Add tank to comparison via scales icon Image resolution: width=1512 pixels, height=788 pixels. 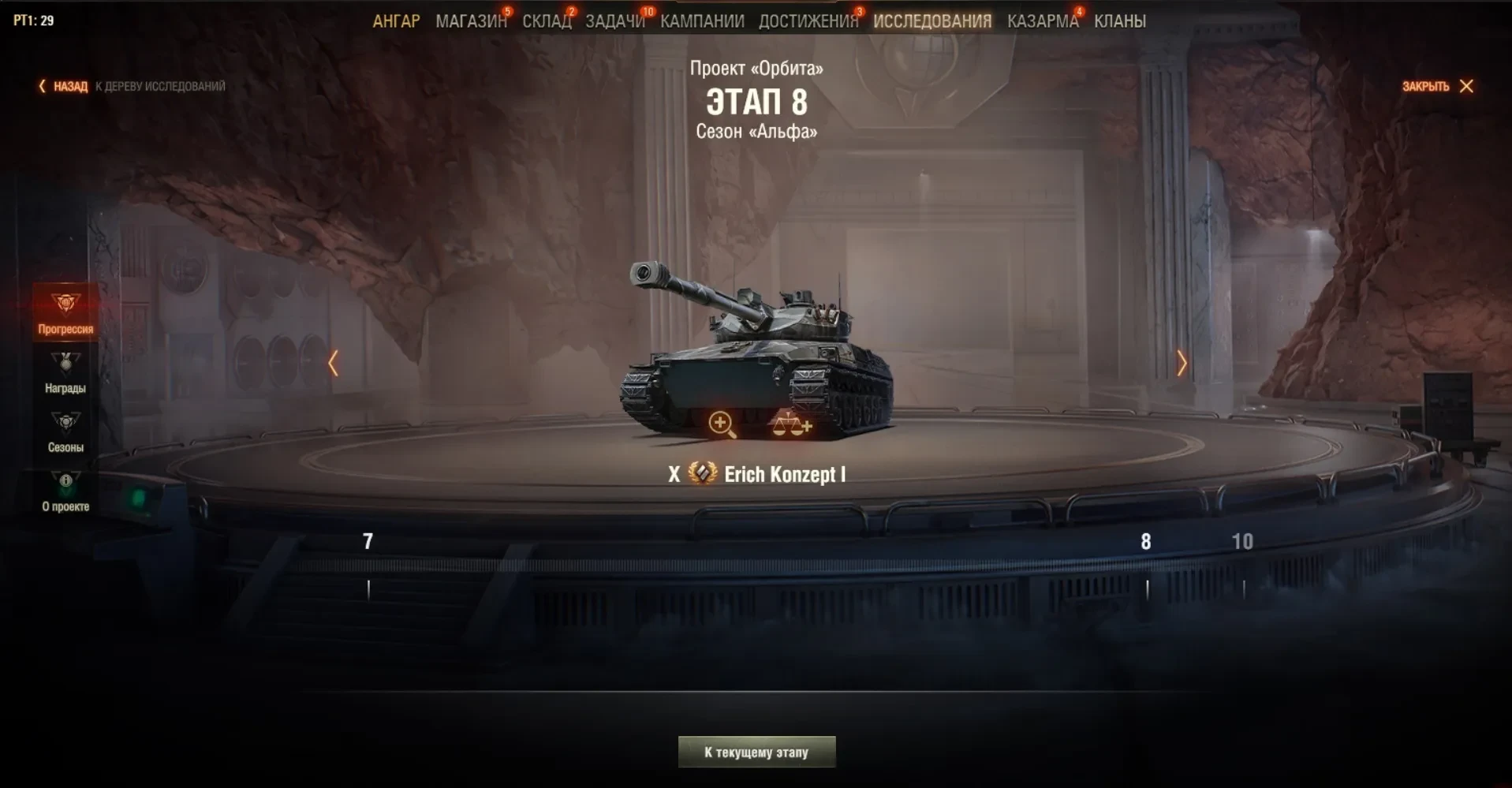[x=791, y=425]
